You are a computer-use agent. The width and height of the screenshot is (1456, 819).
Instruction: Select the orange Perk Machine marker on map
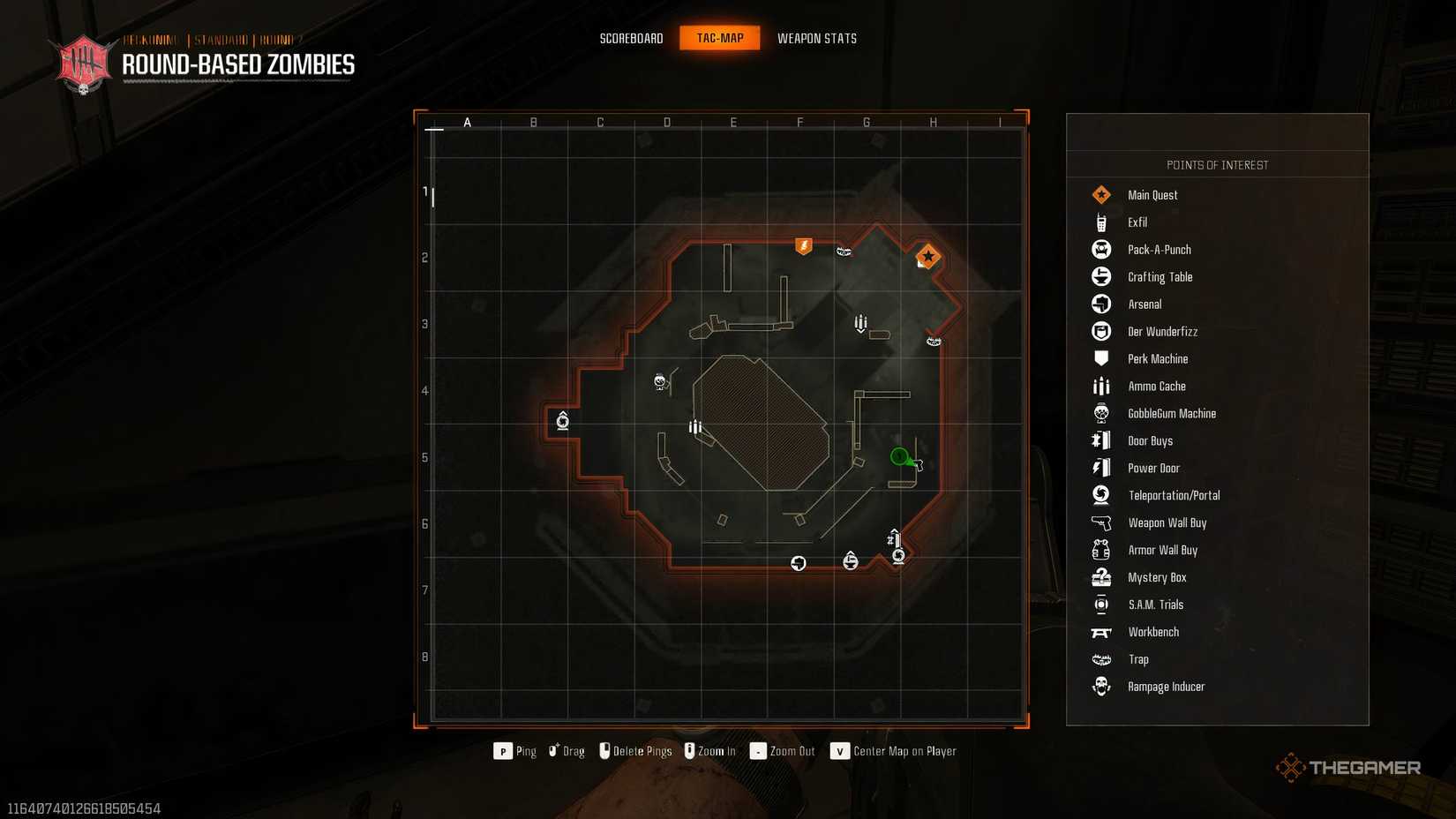coord(803,245)
